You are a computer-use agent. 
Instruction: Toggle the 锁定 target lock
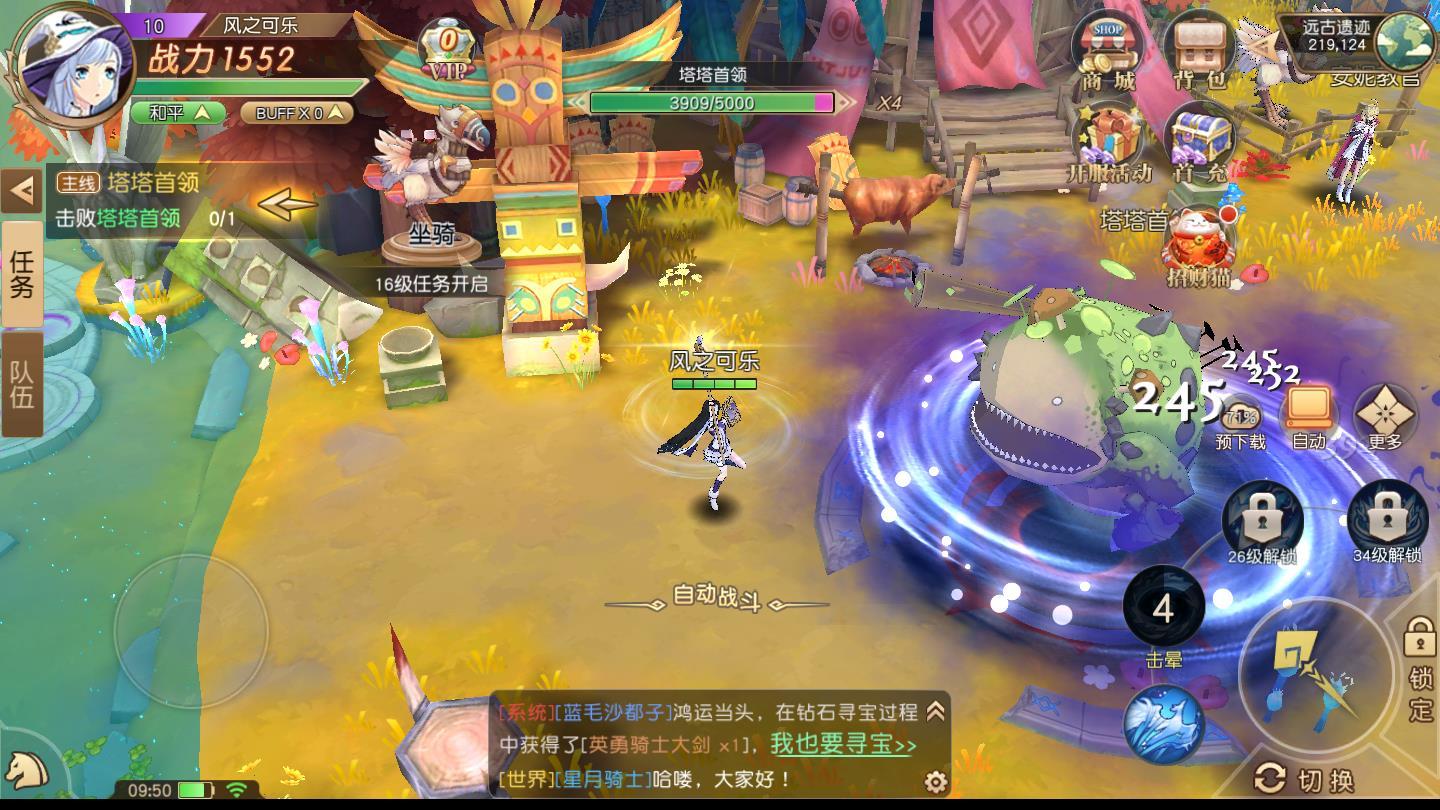point(1419,650)
